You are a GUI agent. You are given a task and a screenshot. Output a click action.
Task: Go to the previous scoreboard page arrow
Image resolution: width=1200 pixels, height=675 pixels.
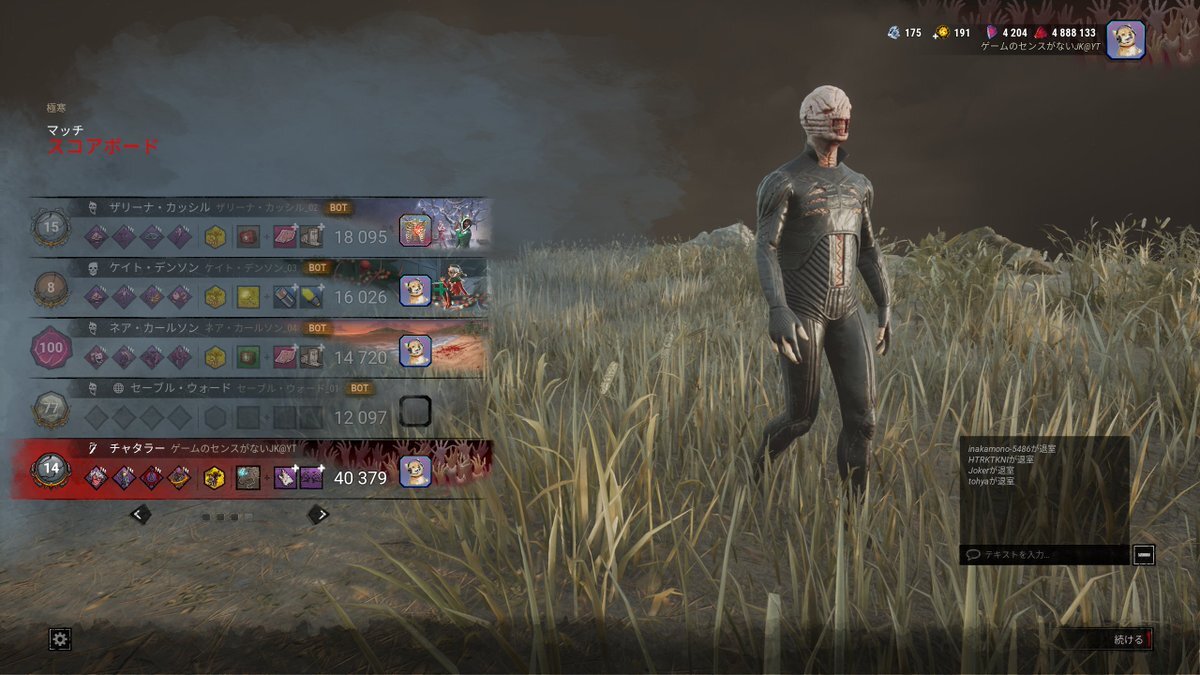(x=141, y=514)
